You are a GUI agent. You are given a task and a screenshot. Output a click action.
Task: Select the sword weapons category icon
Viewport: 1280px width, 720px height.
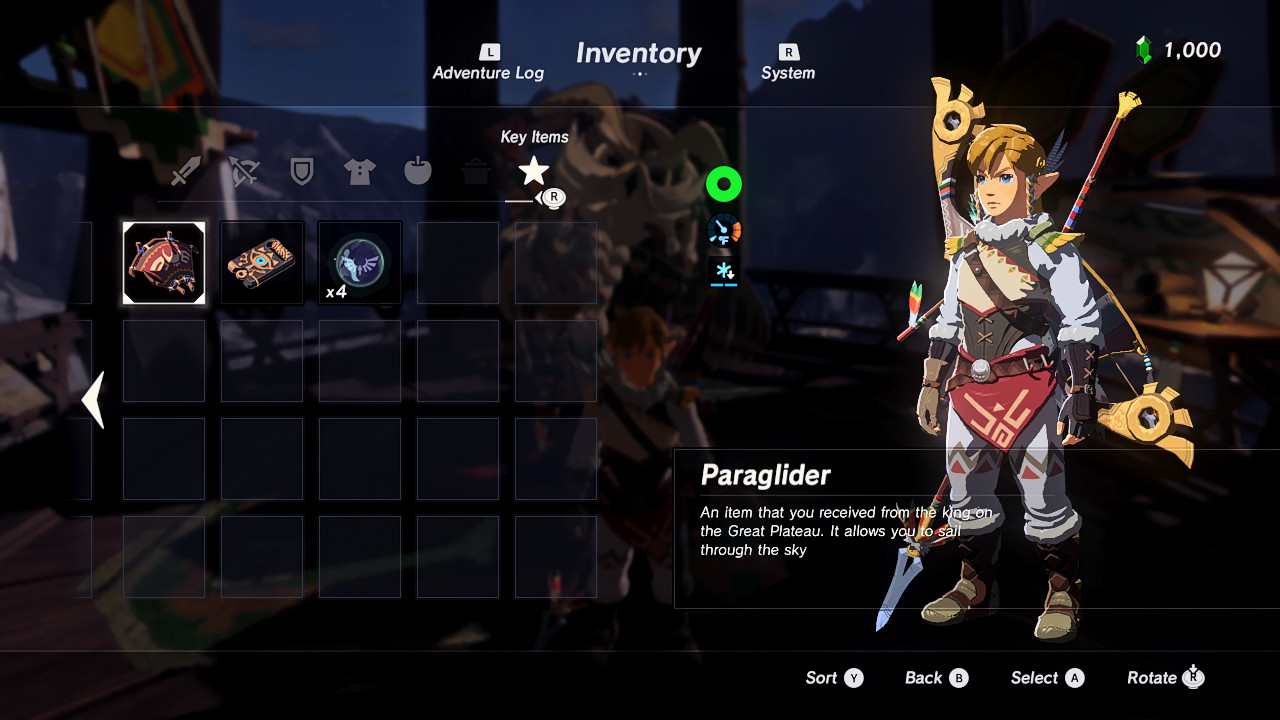pos(185,170)
